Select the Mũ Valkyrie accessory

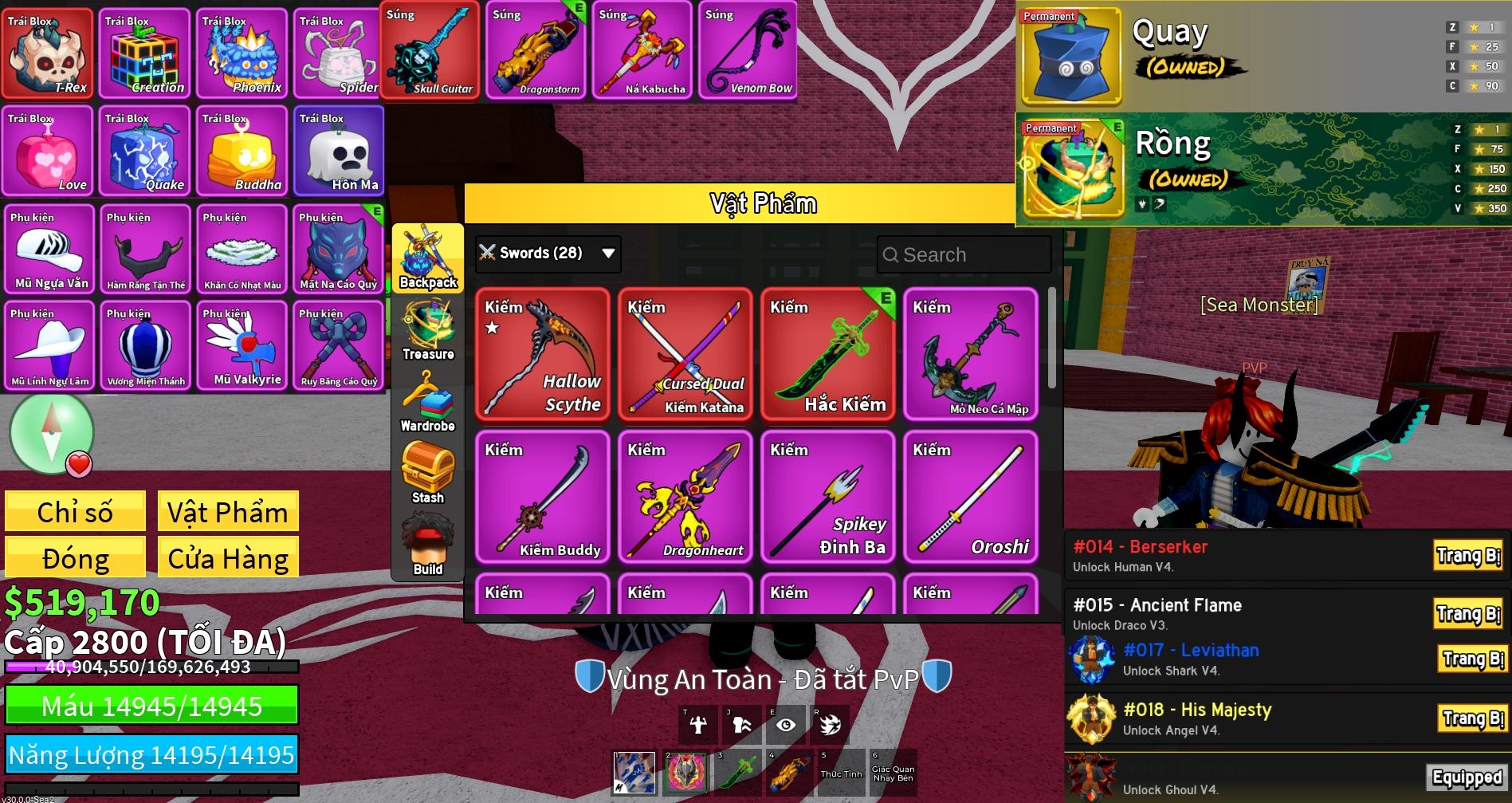pyautogui.click(x=242, y=346)
